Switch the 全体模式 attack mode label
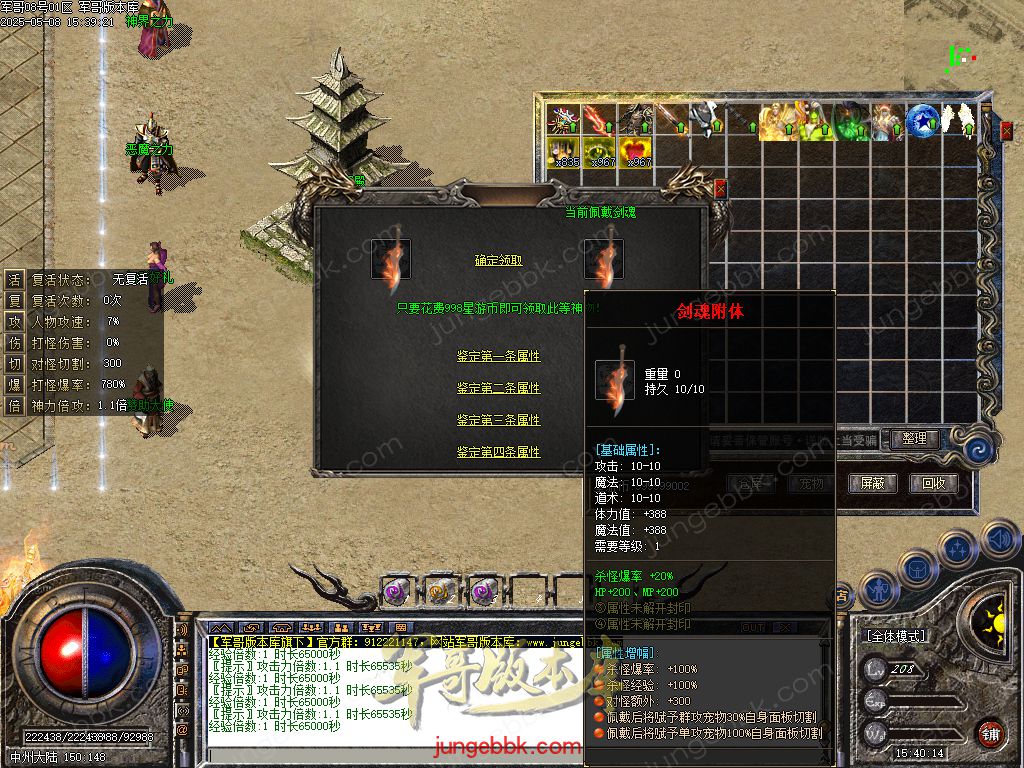The height and width of the screenshot is (768, 1024). pyautogui.click(x=894, y=636)
